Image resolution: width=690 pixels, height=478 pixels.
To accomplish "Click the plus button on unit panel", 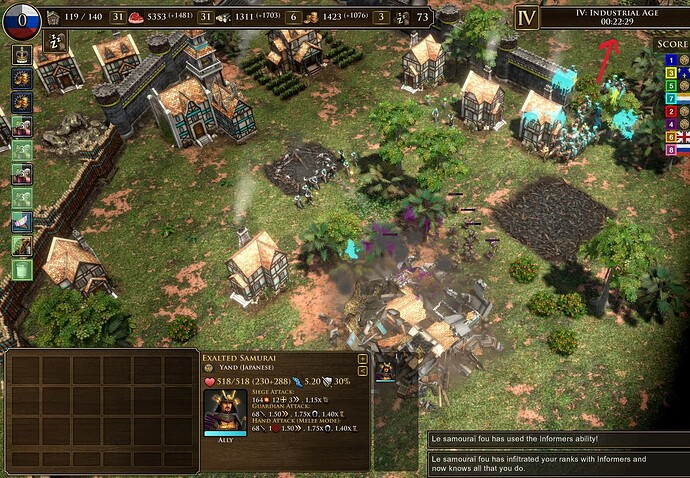I will [362, 357].
